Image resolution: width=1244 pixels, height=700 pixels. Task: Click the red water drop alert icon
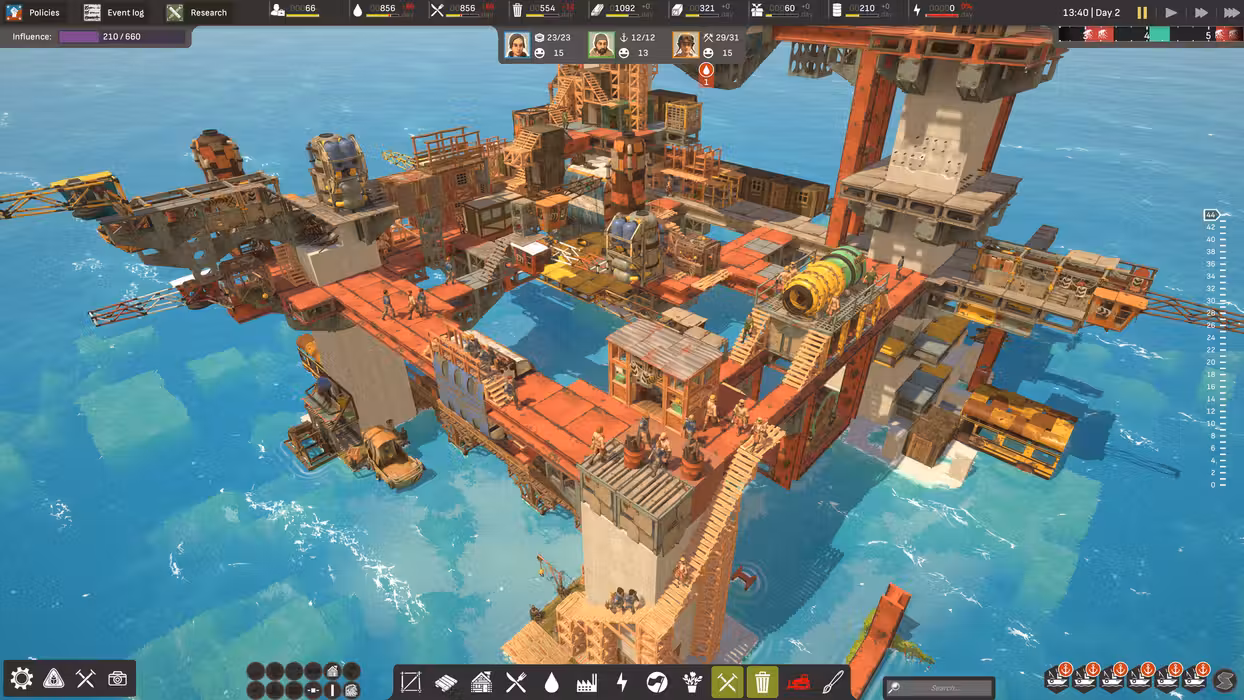[x=706, y=71]
